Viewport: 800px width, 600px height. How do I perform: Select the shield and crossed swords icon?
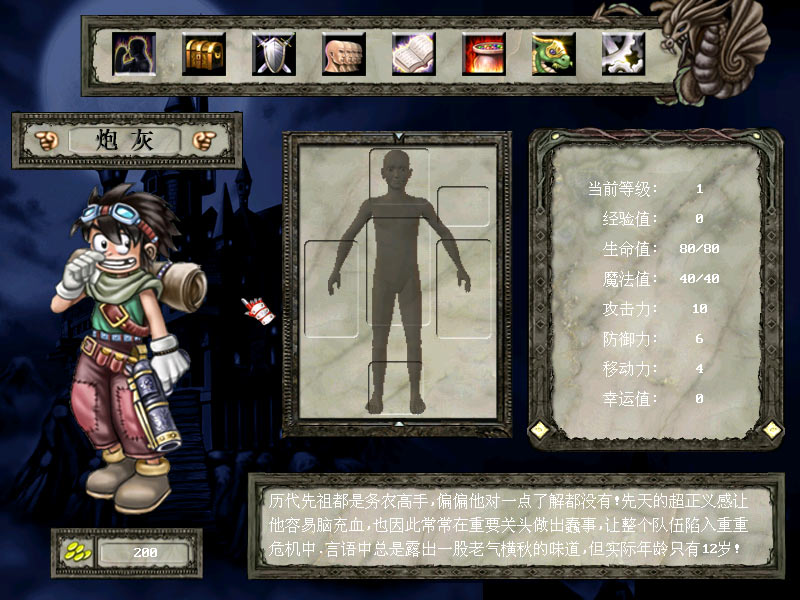(274, 54)
